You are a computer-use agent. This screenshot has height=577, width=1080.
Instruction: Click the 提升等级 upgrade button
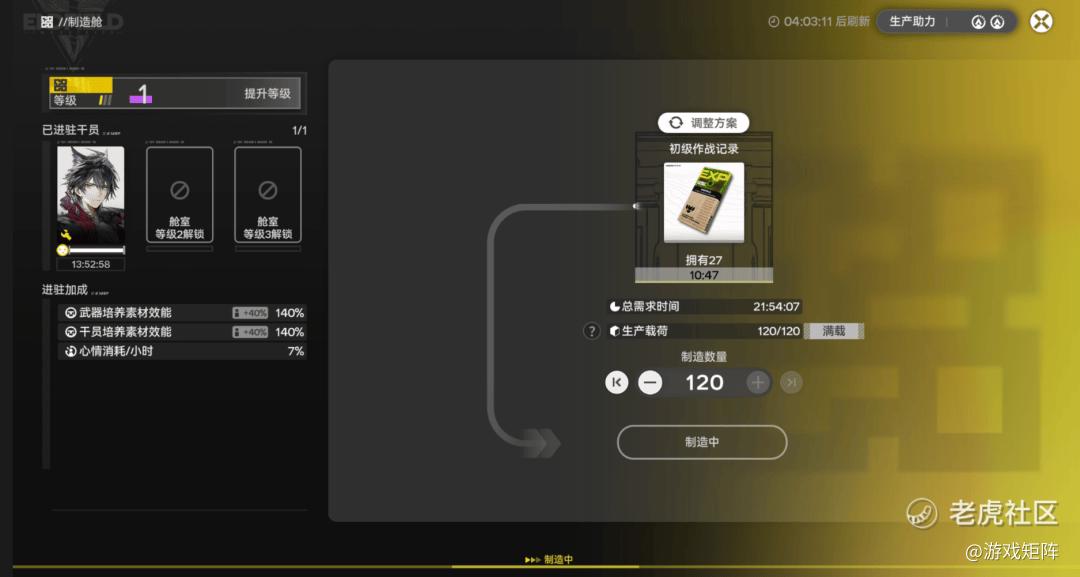[x=267, y=94]
